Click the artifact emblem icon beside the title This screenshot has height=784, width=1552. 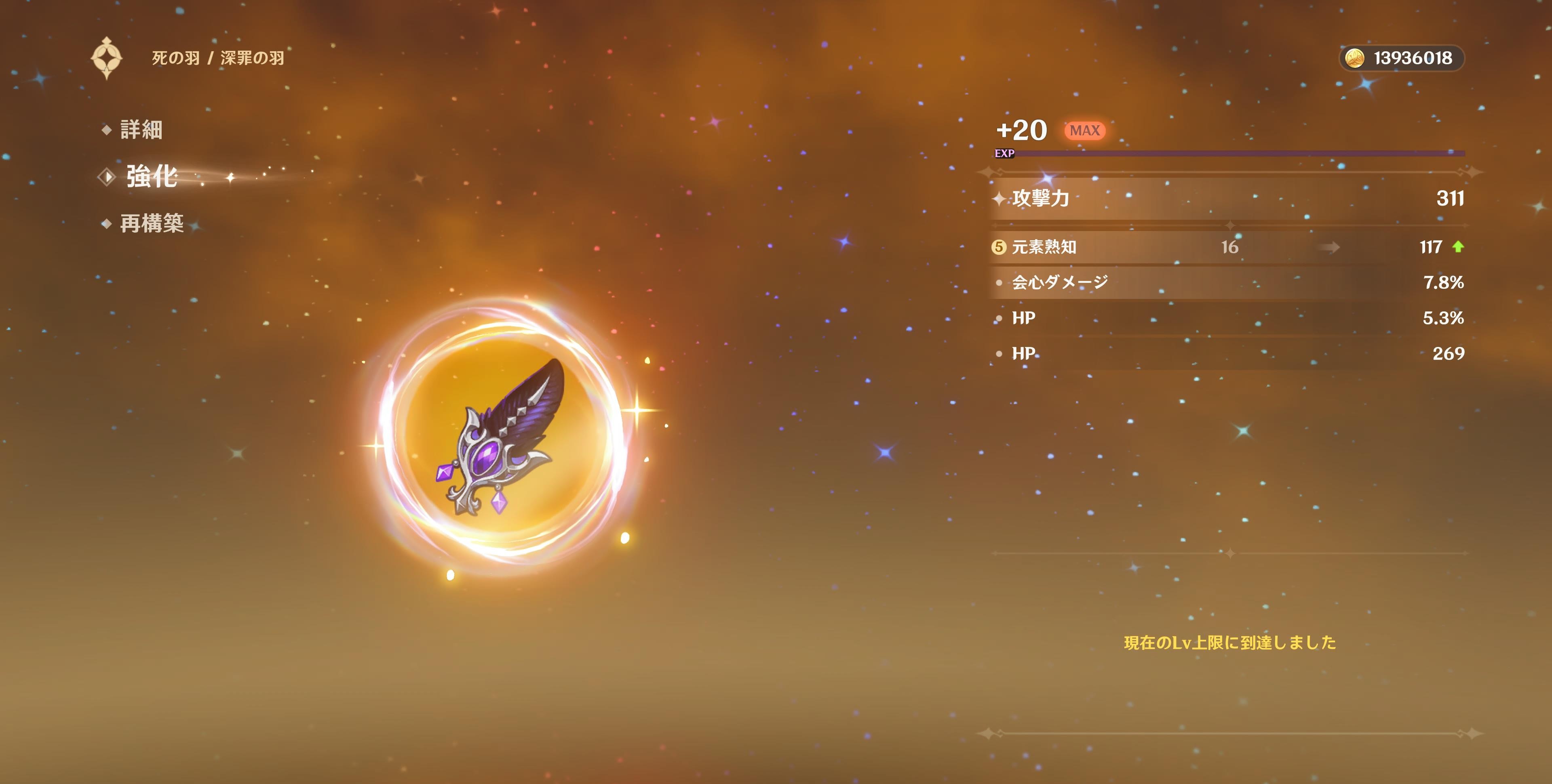click(107, 58)
